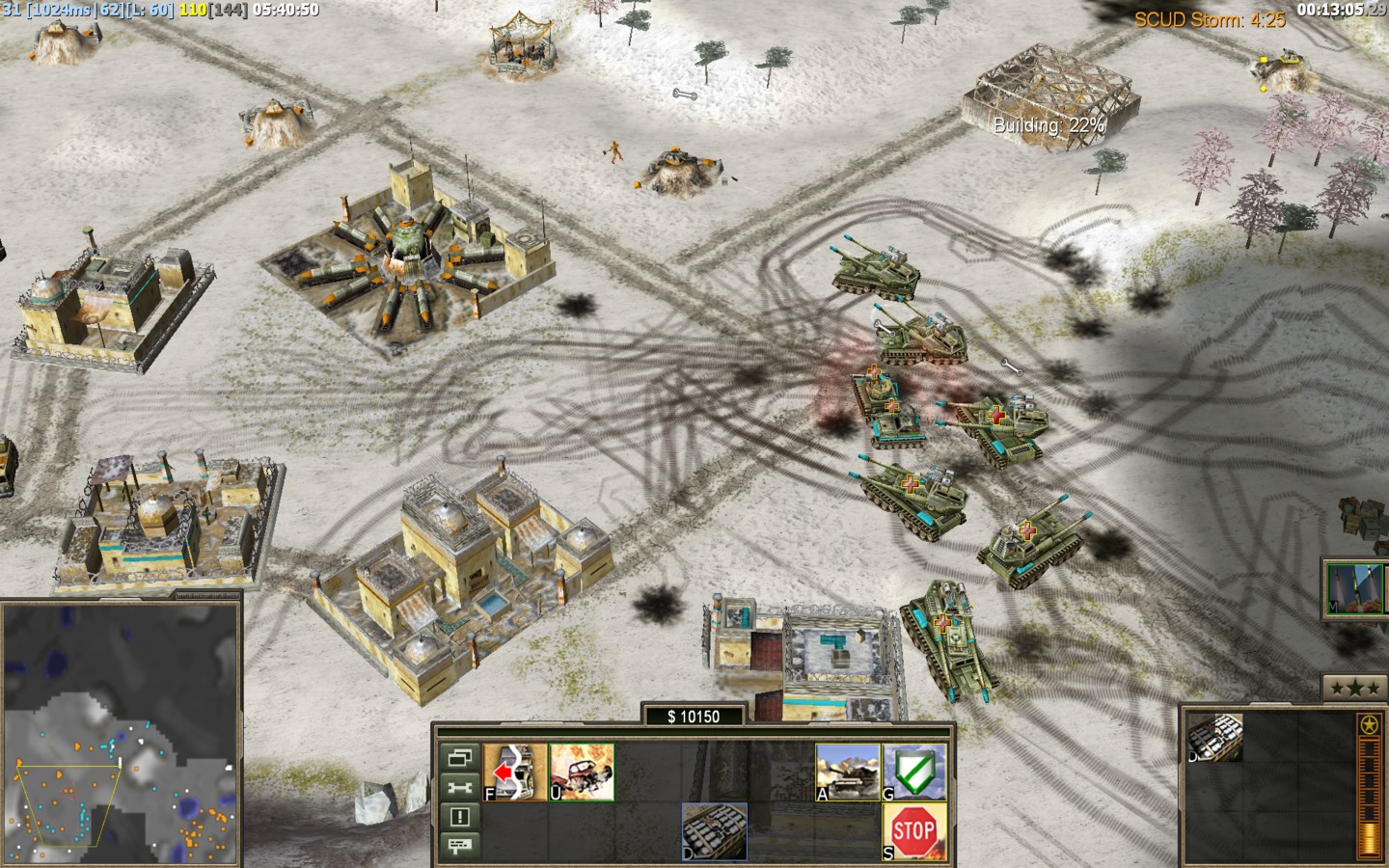Click the gold star rank emblem
1389x868 pixels.
click(x=1367, y=725)
